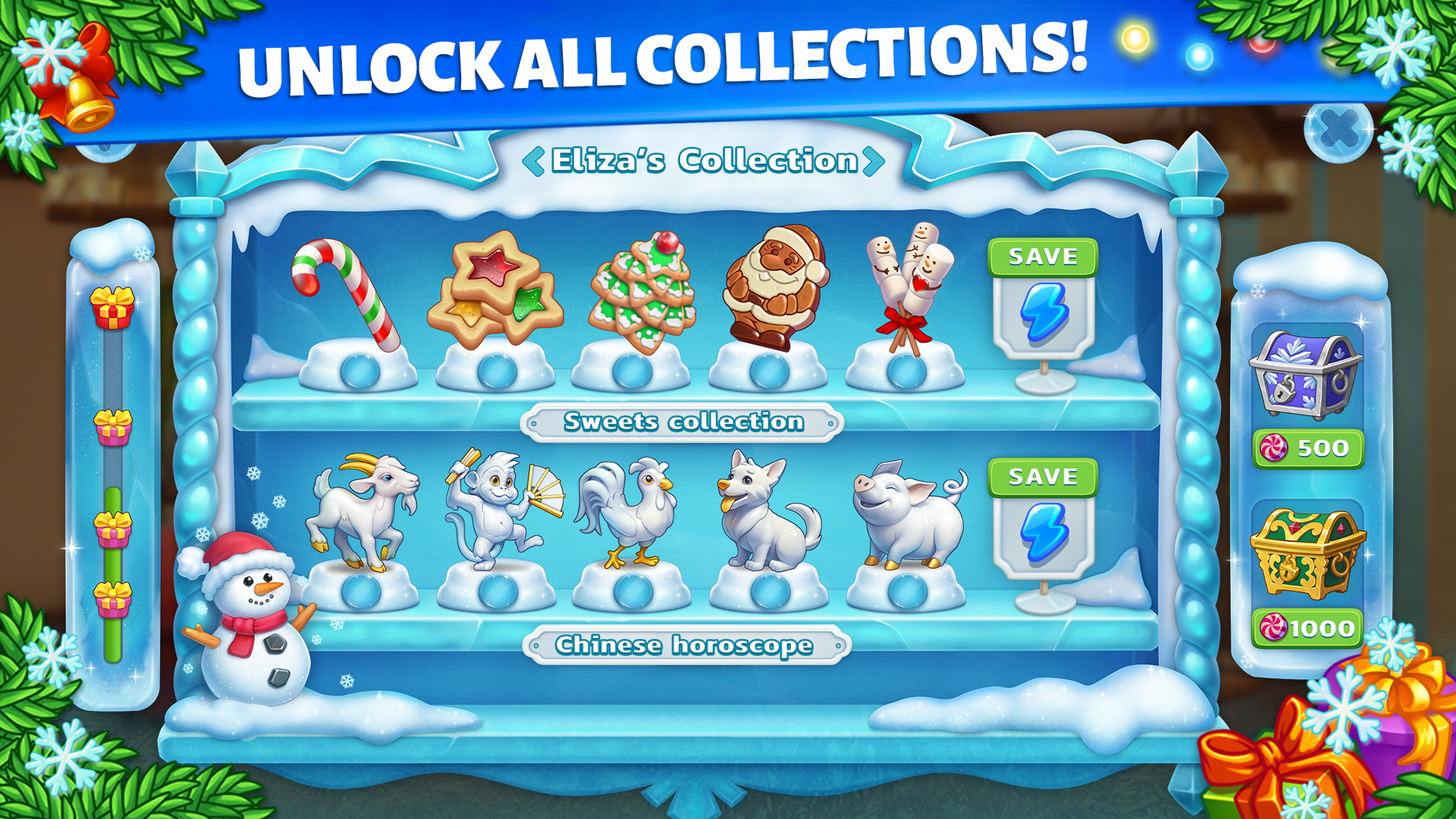Save the Chinese horoscope collection

1044,477
